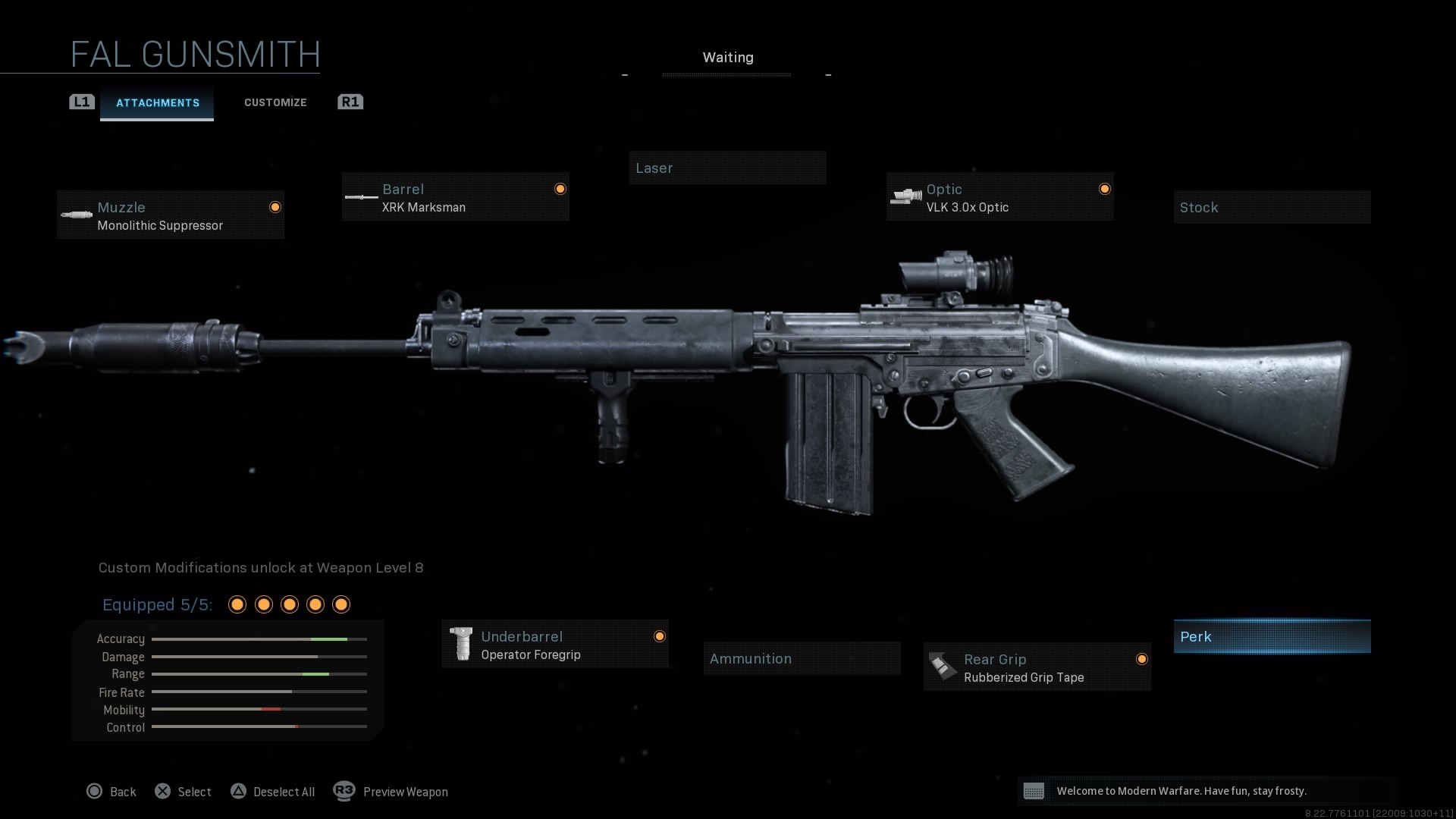Click the R1 shoulder button icon
The width and height of the screenshot is (1456, 819).
click(350, 102)
